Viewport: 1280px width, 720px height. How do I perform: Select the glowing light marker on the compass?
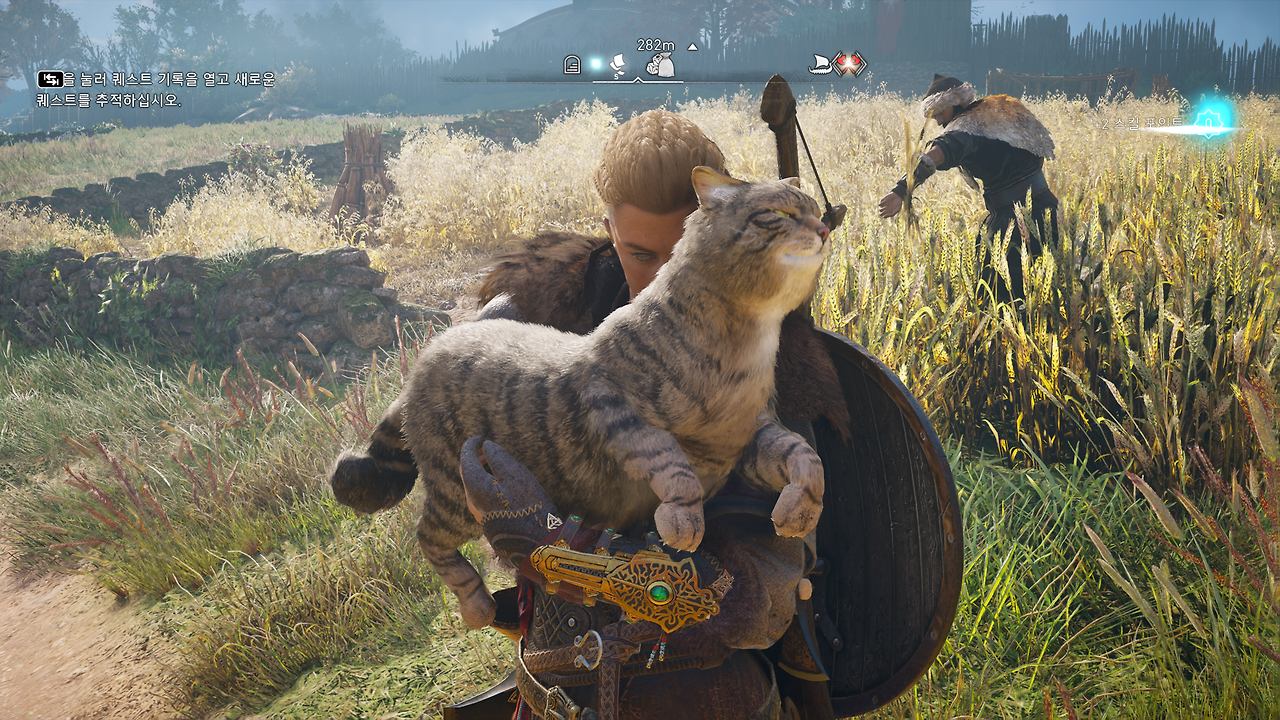(597, 62)
